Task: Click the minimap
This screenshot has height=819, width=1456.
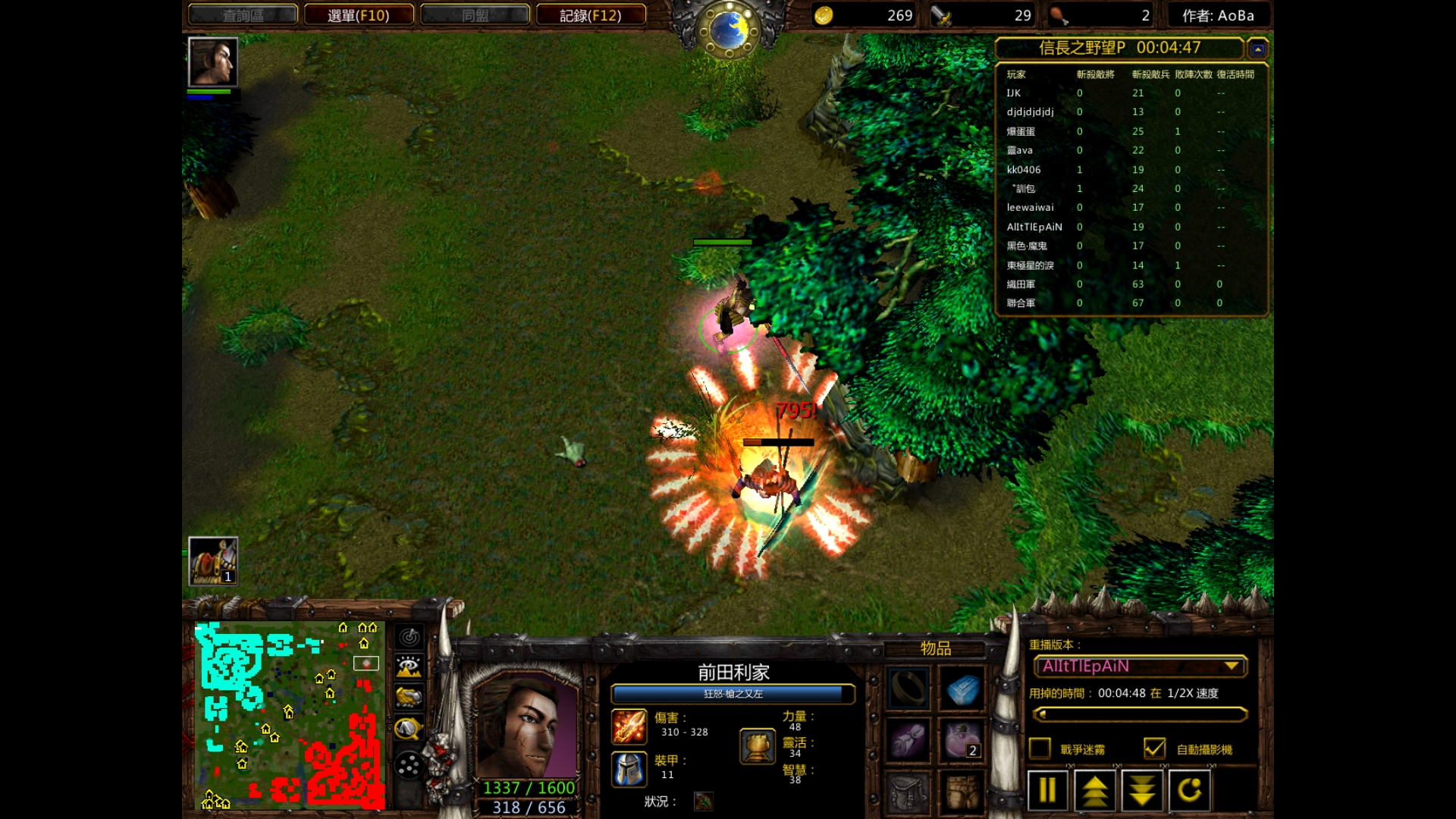Action: point(290,716)
